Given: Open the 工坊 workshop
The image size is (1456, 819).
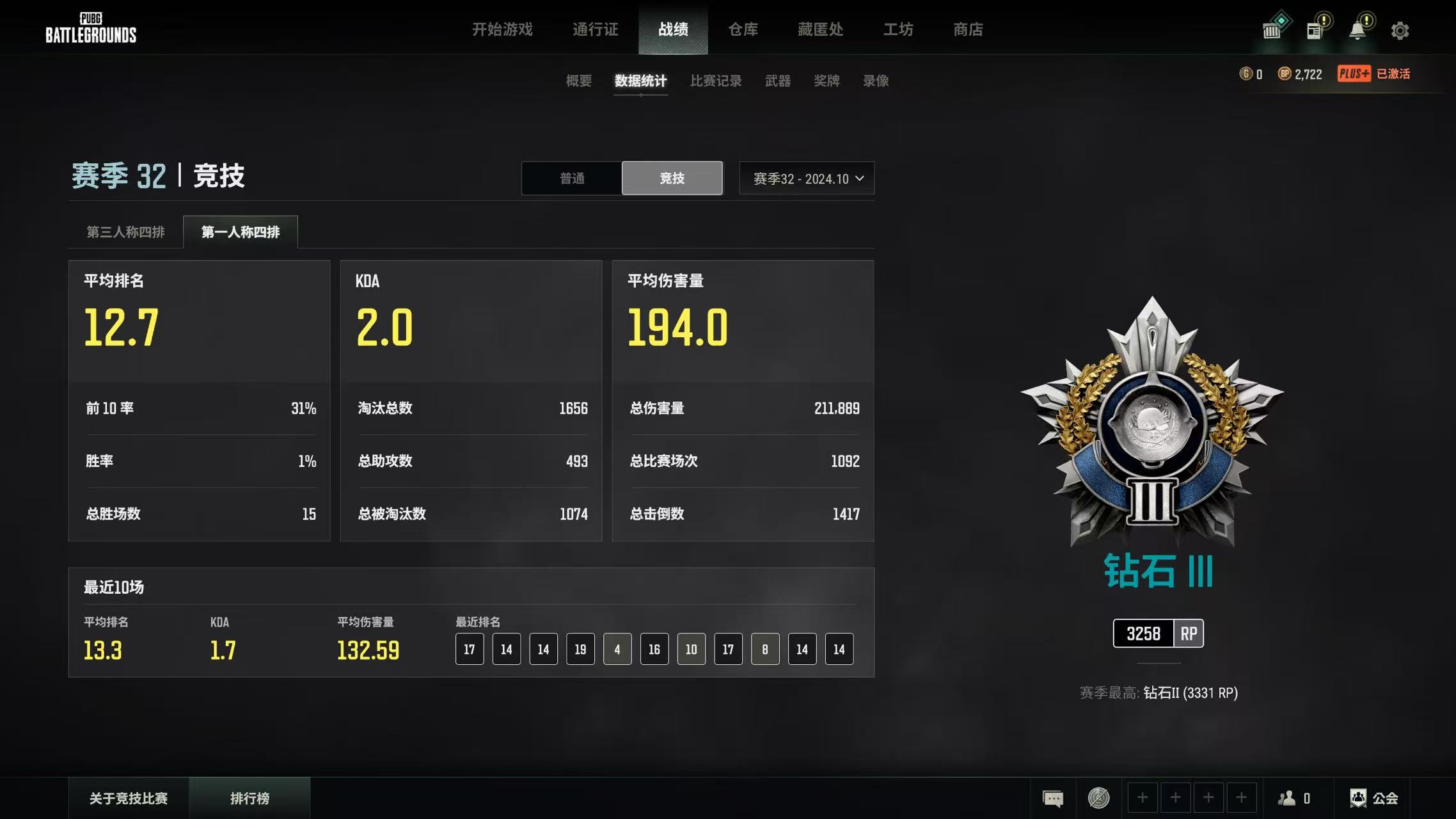Looking at the screenshot, I should pyautogui.click(x=898, y=29).
